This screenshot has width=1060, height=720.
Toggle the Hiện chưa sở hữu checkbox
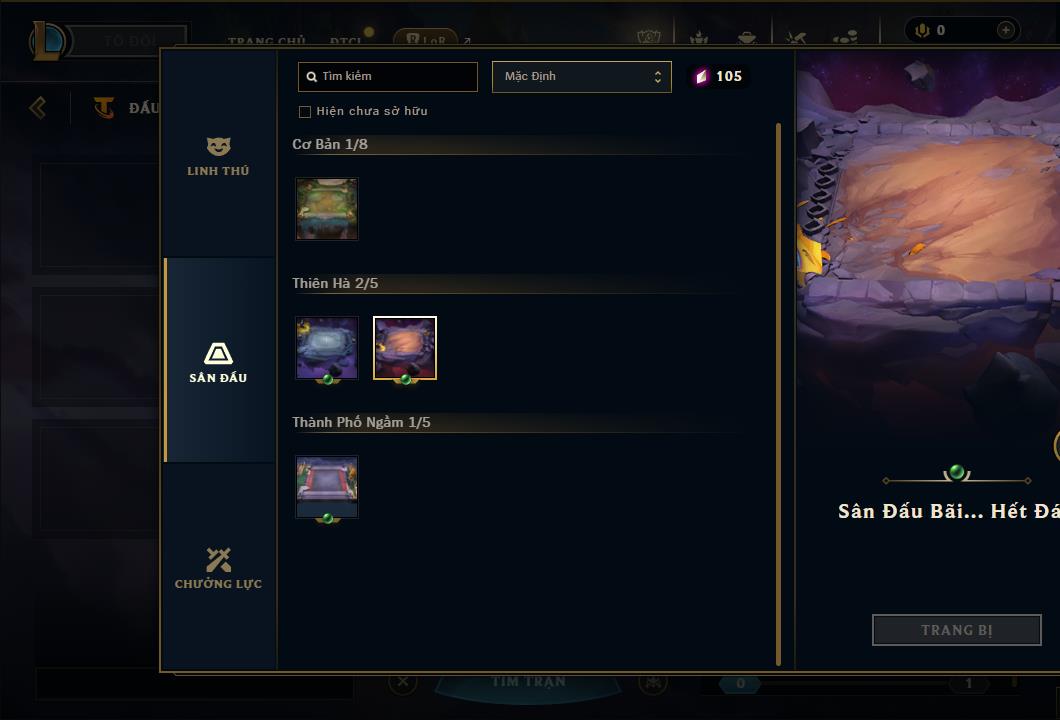[305, 112]
